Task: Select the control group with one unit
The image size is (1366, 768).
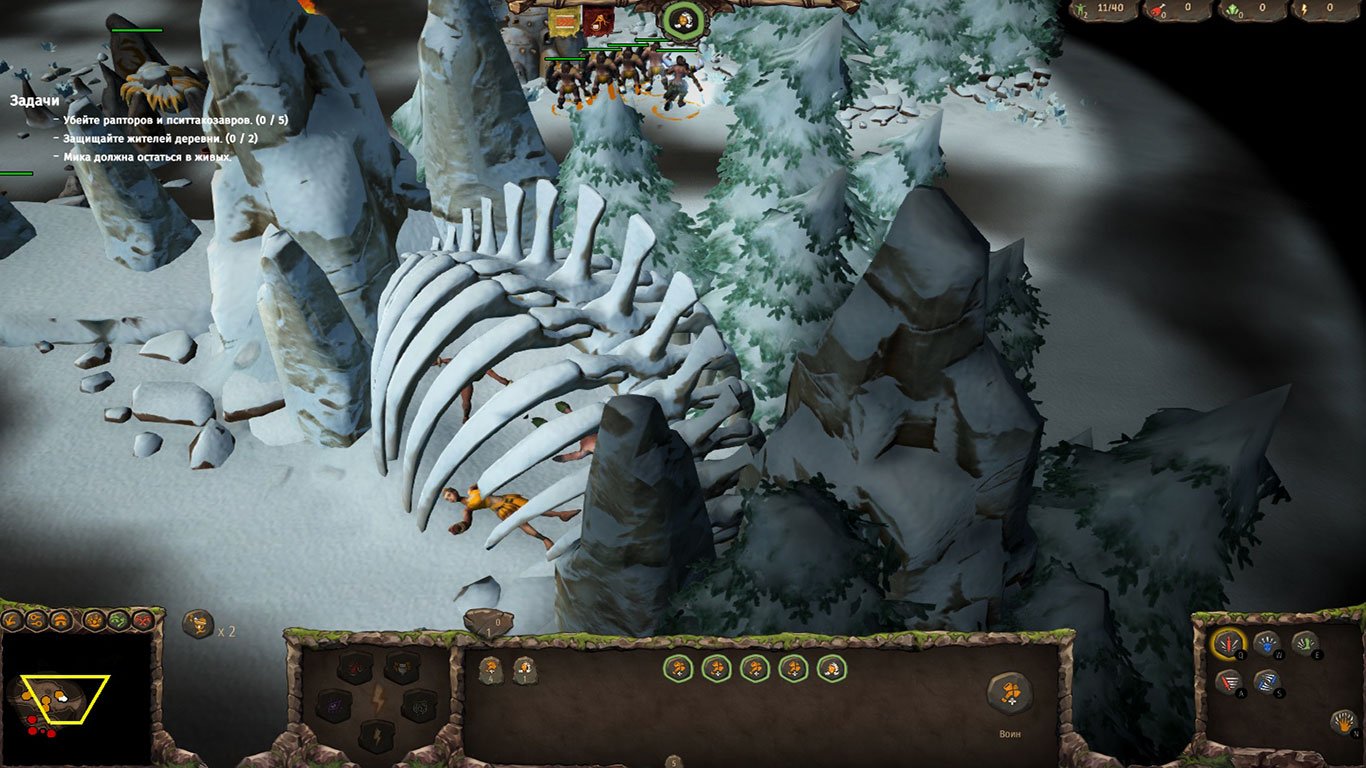Action: pos(524,670)
